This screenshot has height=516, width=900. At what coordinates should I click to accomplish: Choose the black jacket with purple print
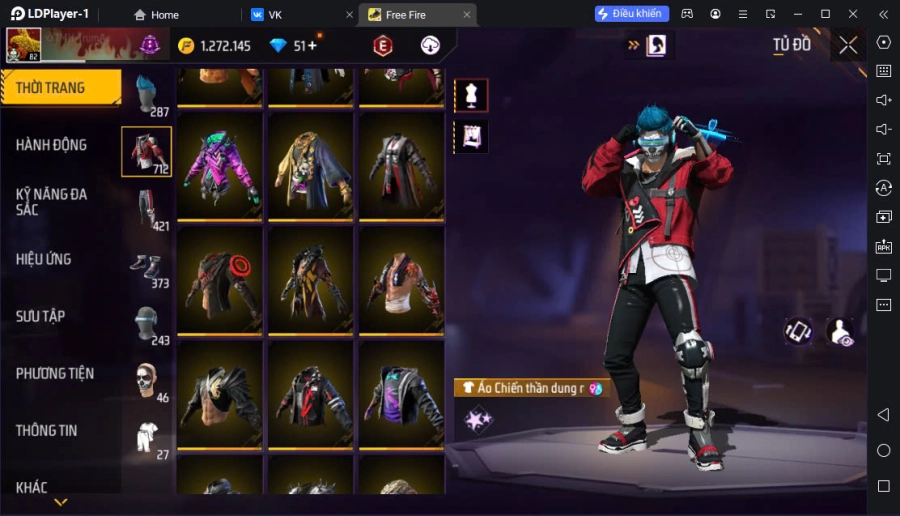tap(402, 394)
